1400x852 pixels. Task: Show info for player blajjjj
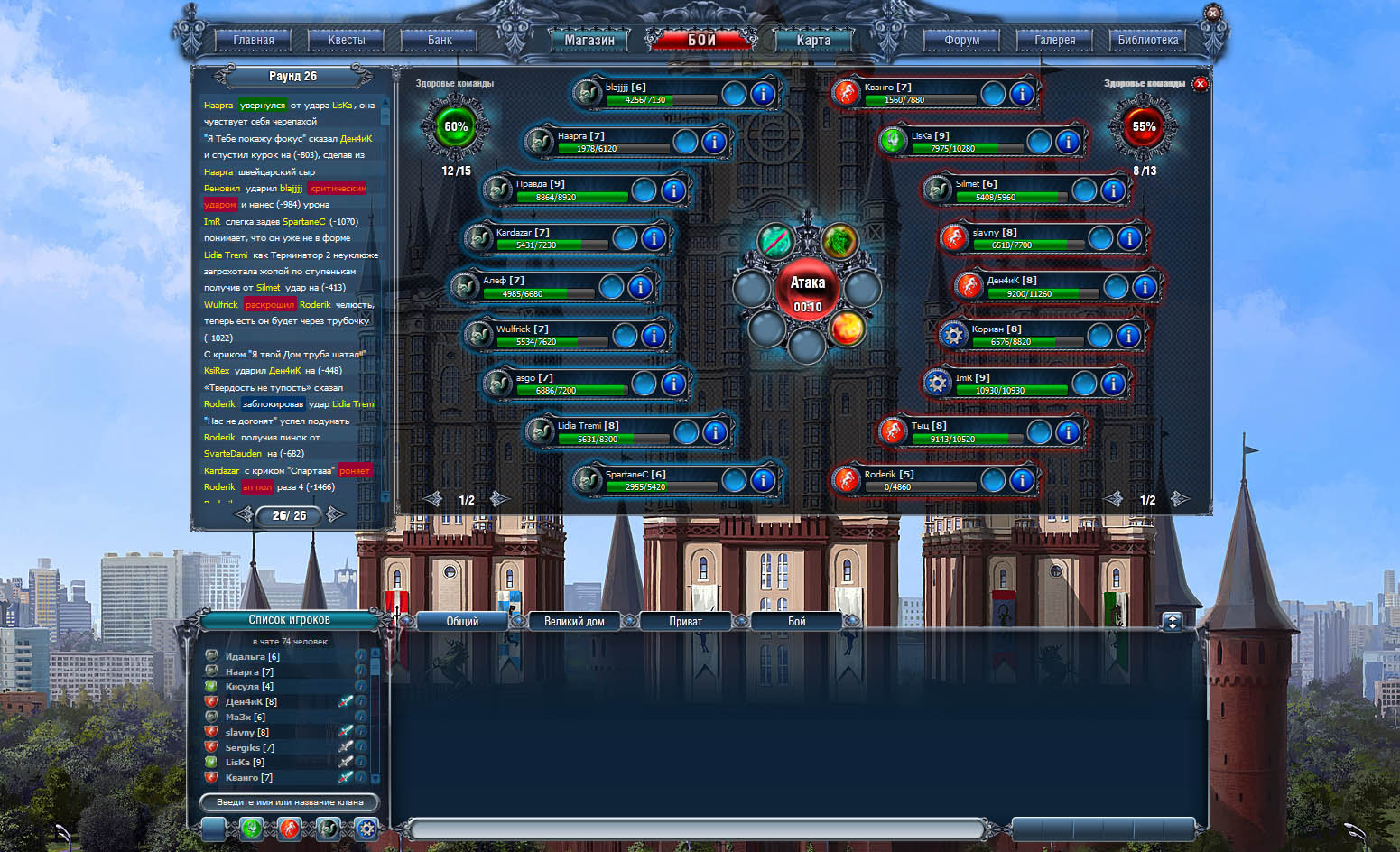[763, 94]
